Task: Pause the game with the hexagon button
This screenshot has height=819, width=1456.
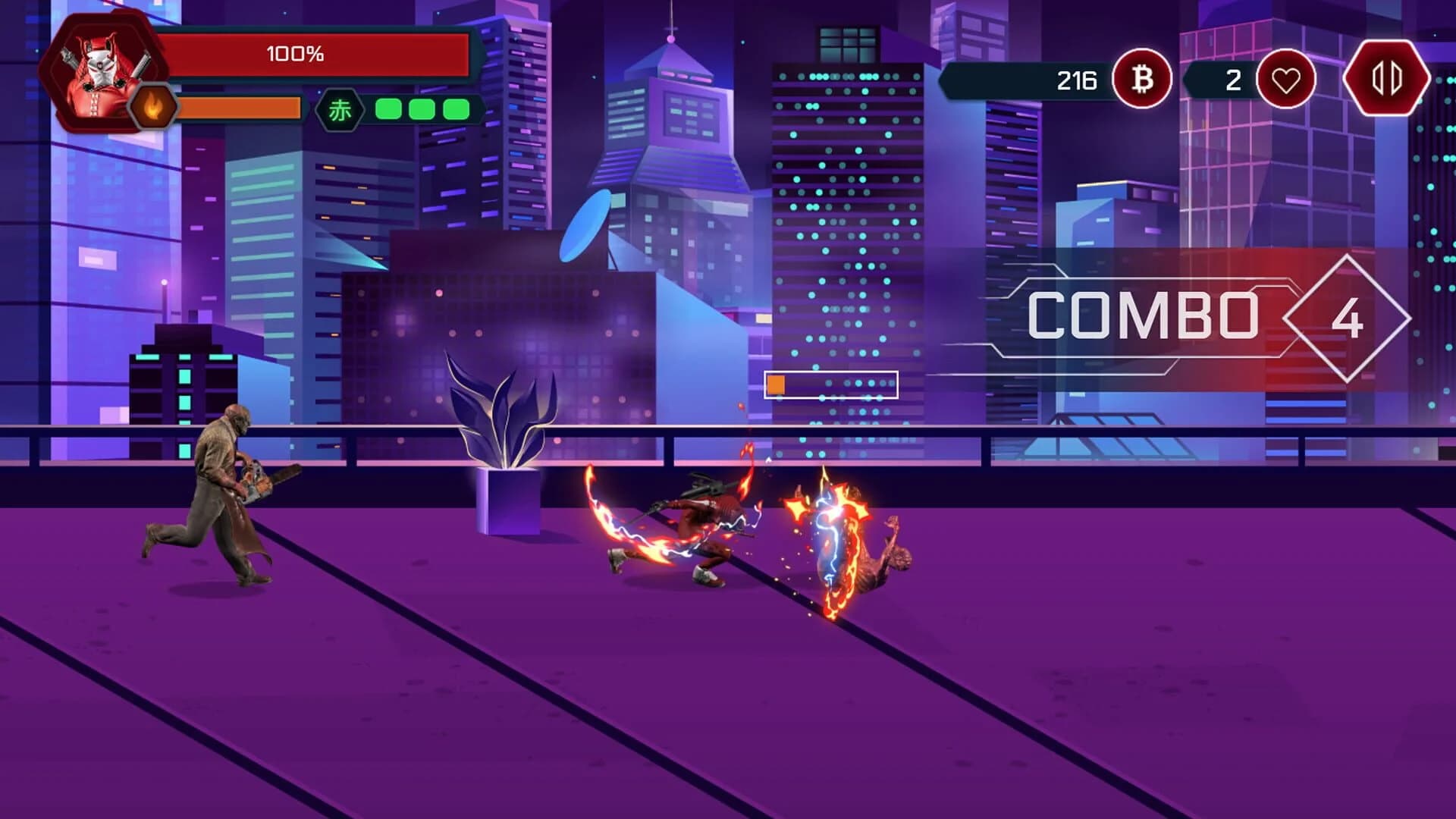Action: point(1386,78)
